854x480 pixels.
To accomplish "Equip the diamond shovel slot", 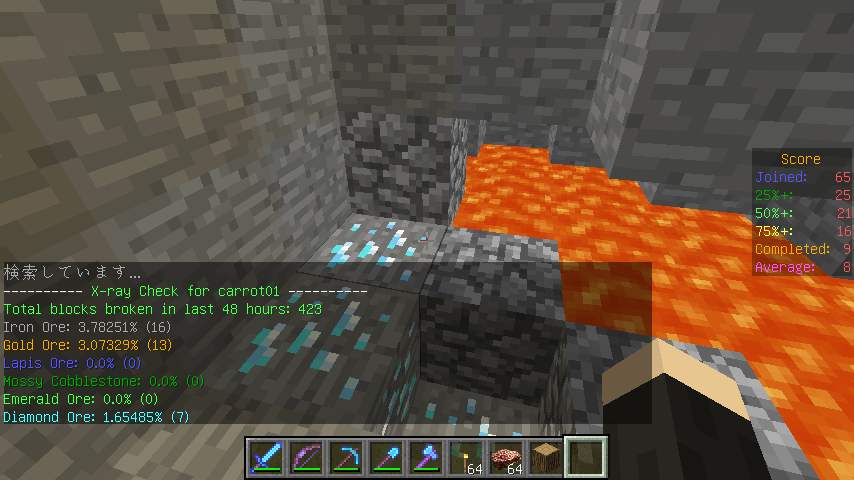I will coord(386,457).
